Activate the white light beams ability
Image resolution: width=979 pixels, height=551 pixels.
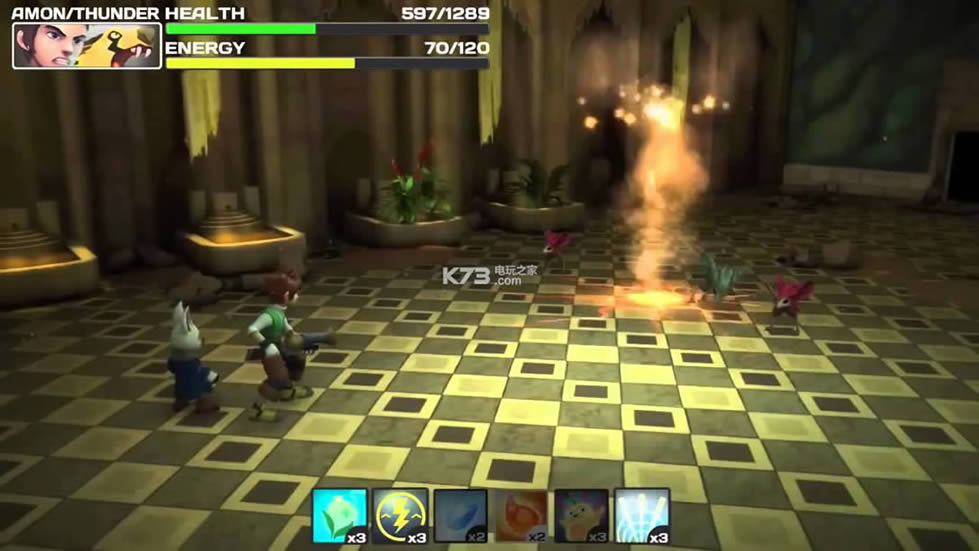[642, 514]
